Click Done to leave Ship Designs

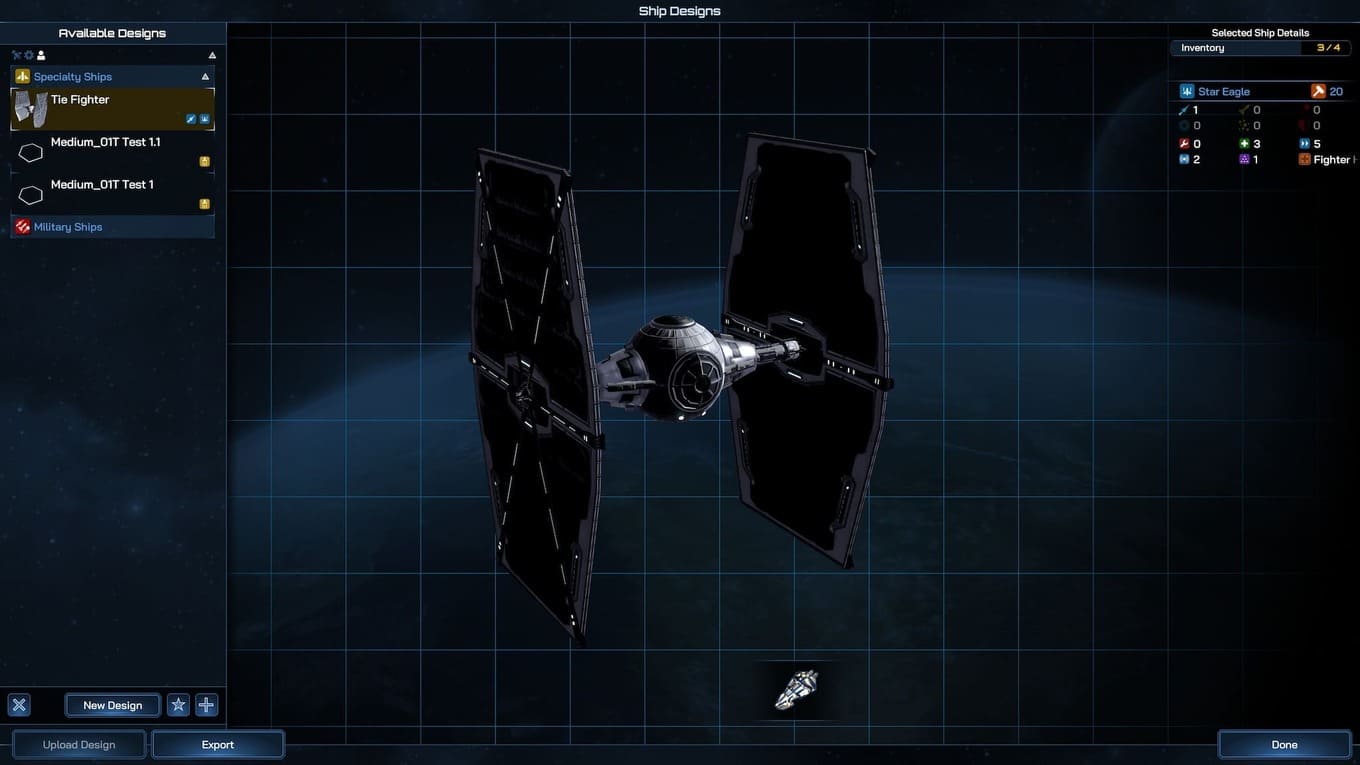click(x=1284, y=745)
